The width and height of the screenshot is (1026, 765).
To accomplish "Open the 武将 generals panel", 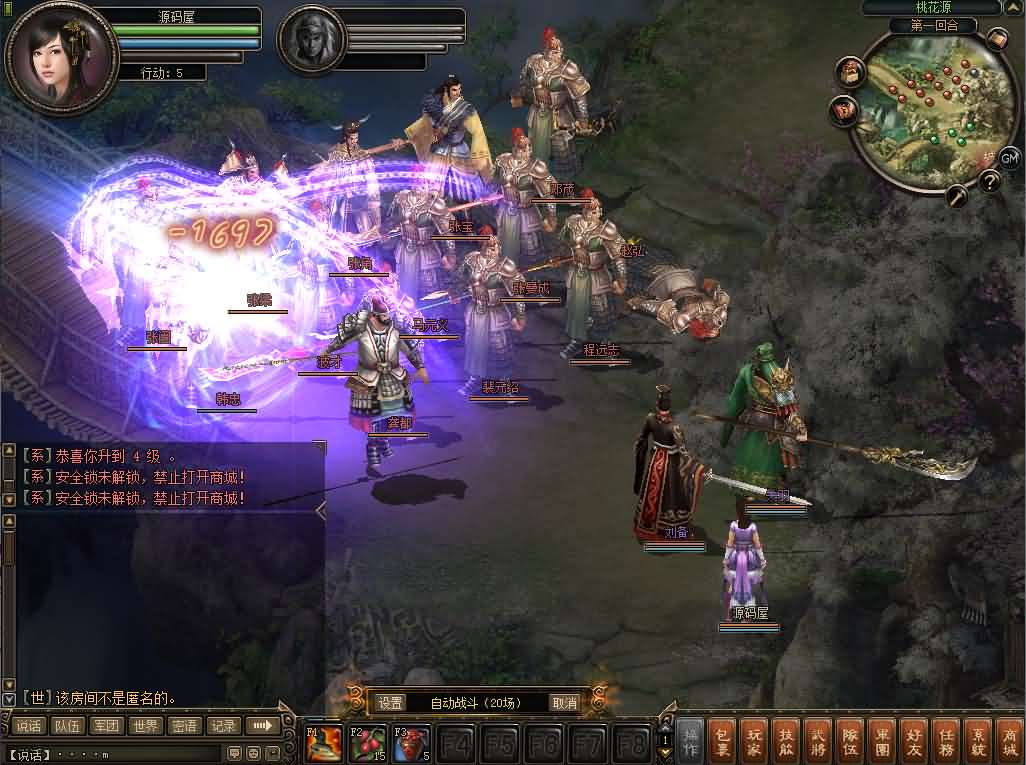I will pos(818,739).
